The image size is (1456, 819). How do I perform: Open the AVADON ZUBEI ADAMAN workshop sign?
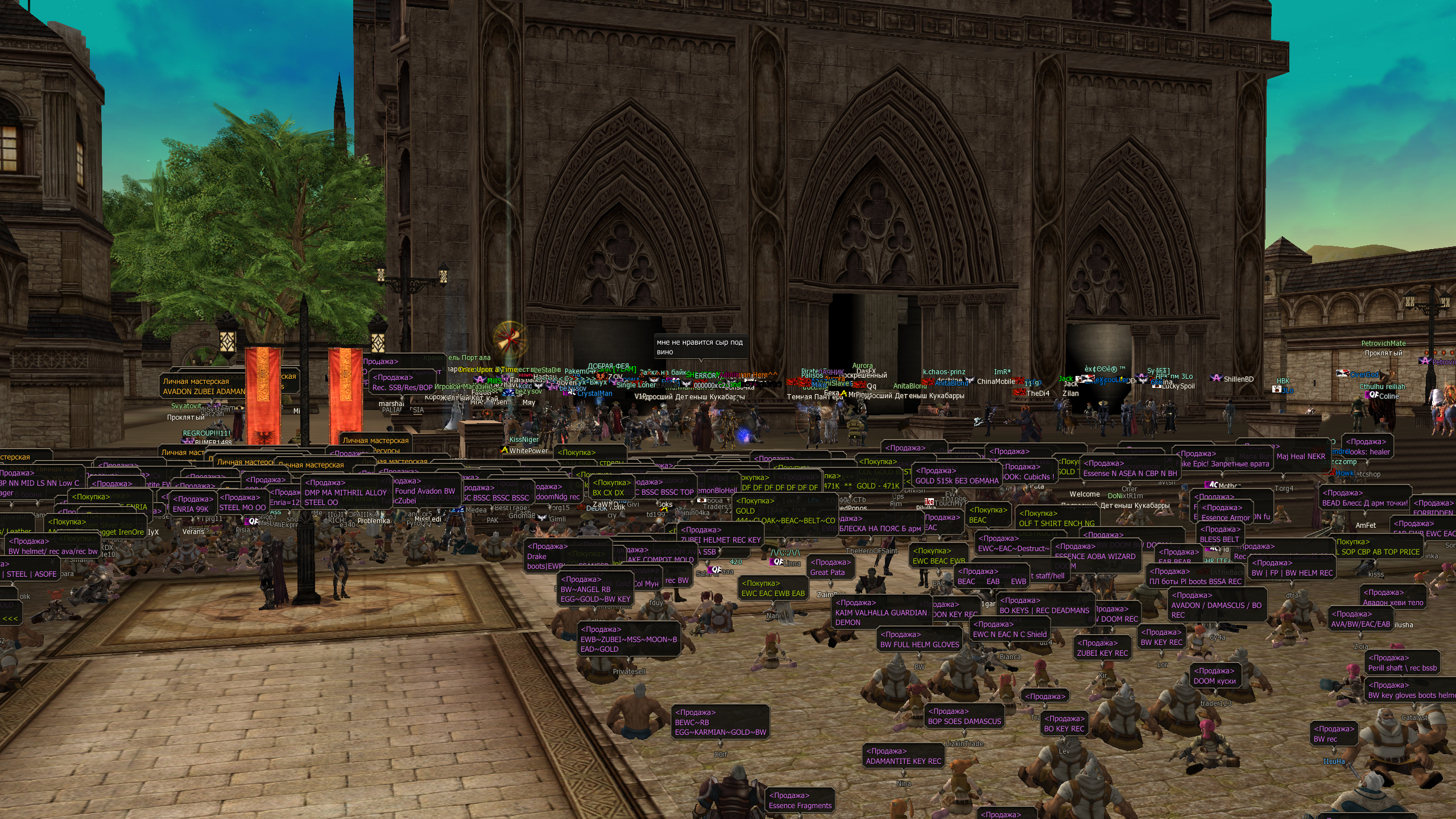point(204,387)
